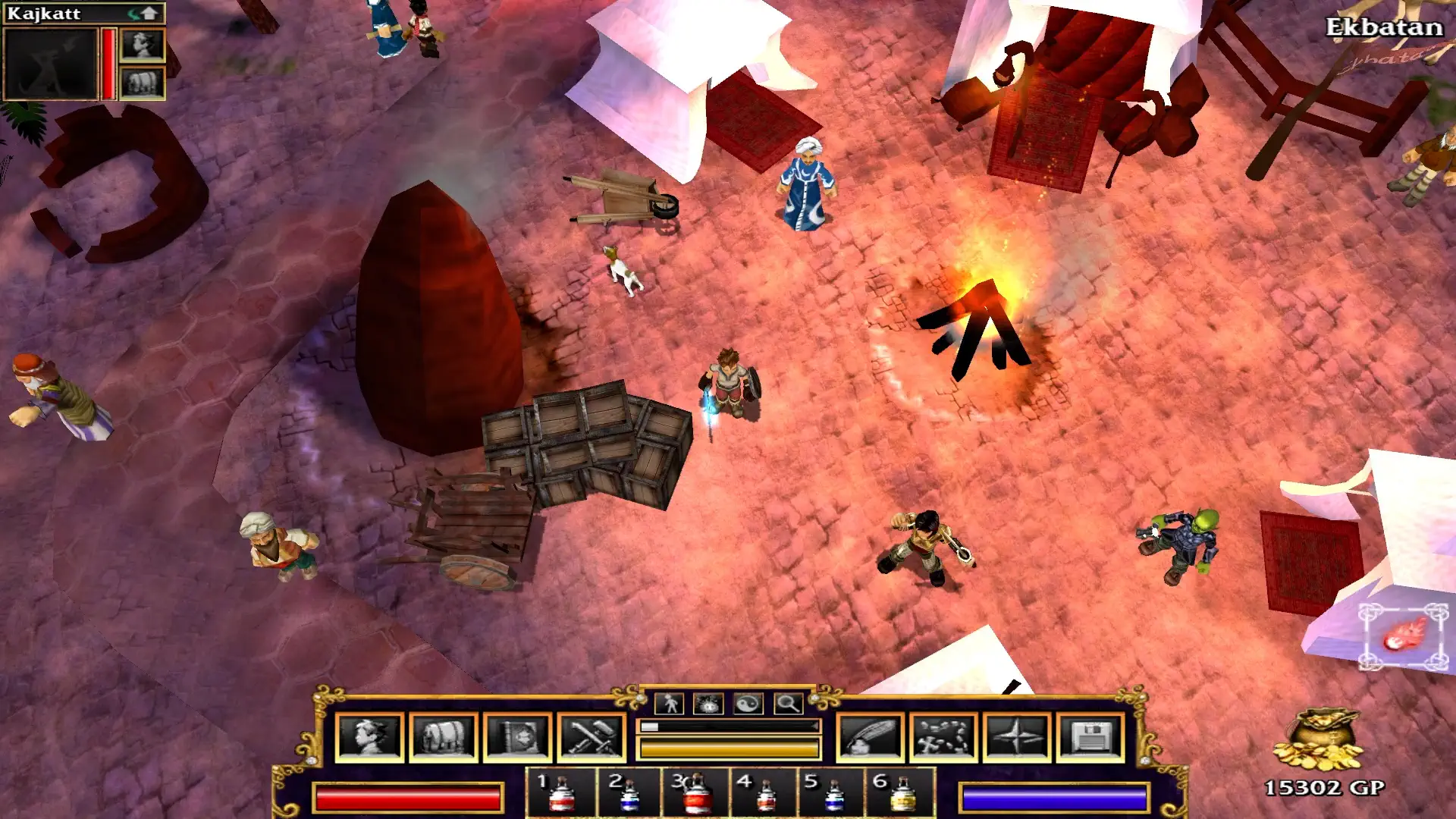Click the magnifying glass zoom icon
The width and height of the screenshot is (1456, 819).
coord(788,704)
